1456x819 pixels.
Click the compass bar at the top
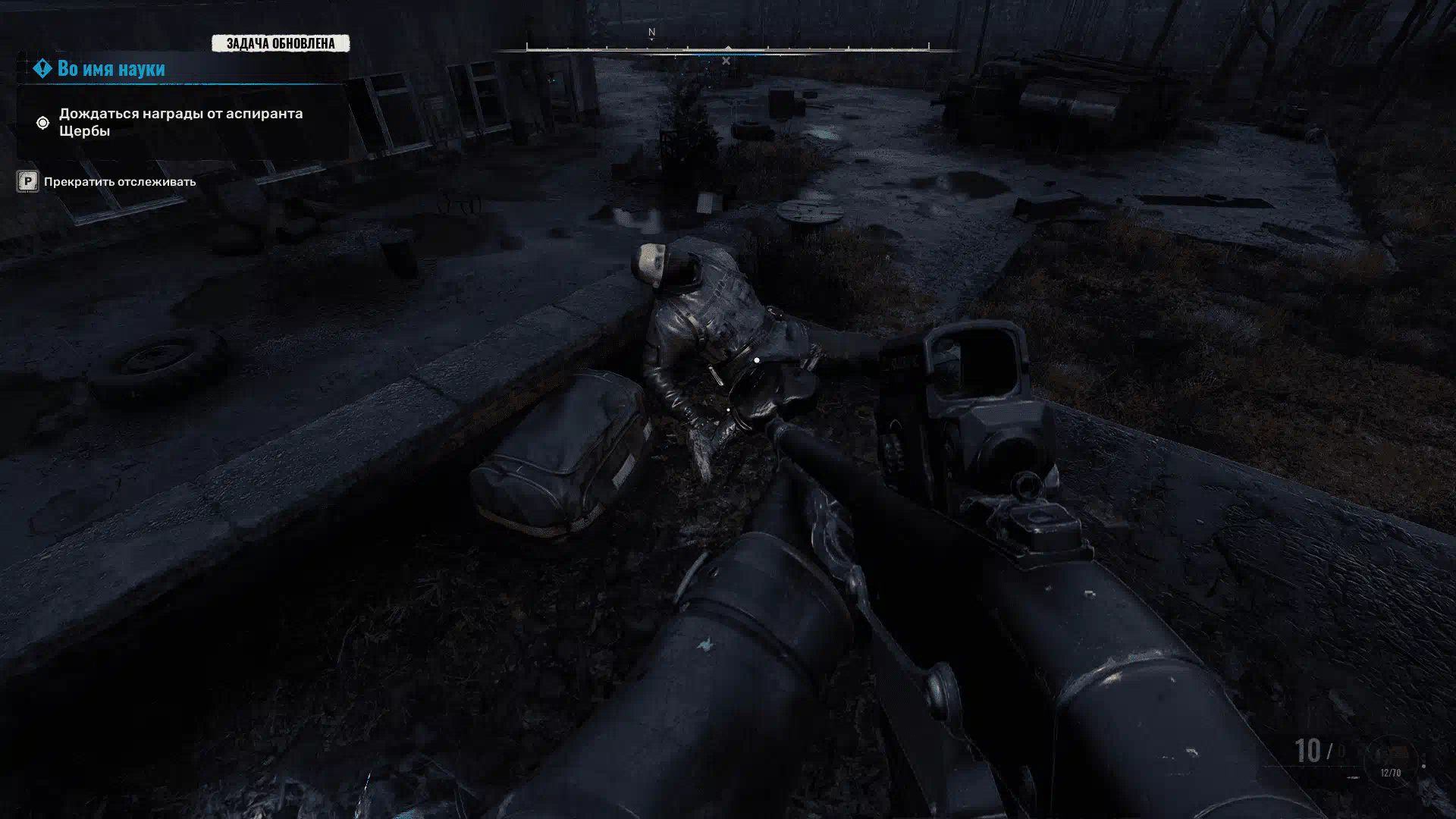point(727,49)
